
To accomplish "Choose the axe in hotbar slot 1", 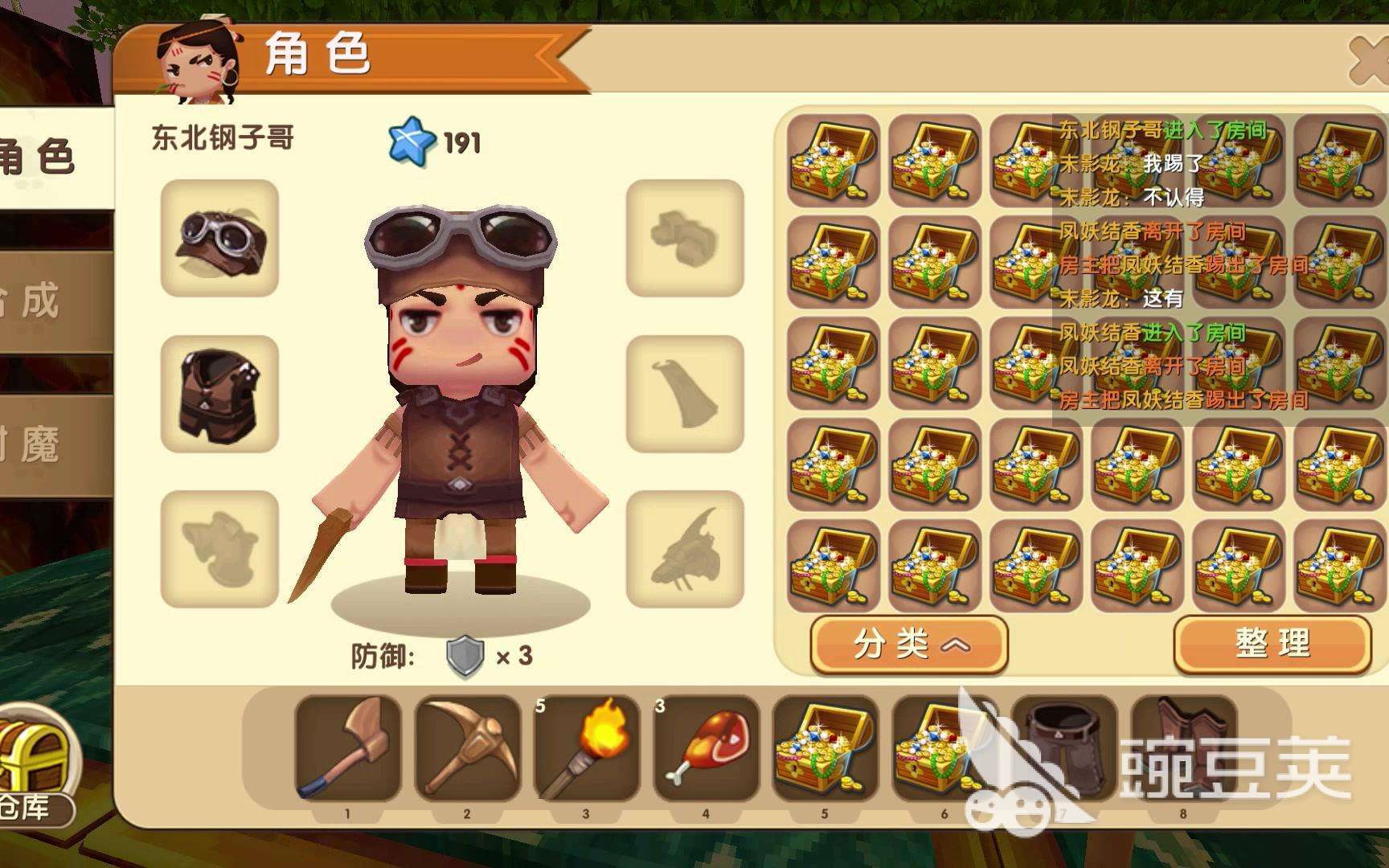I will click(348, 749).
